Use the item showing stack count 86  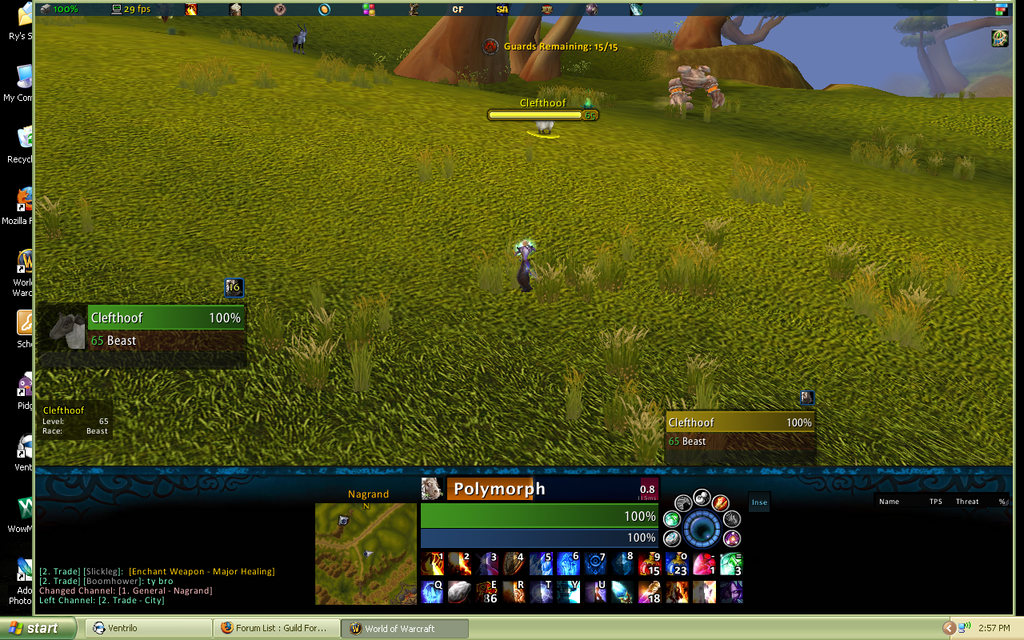coord(487,592)
